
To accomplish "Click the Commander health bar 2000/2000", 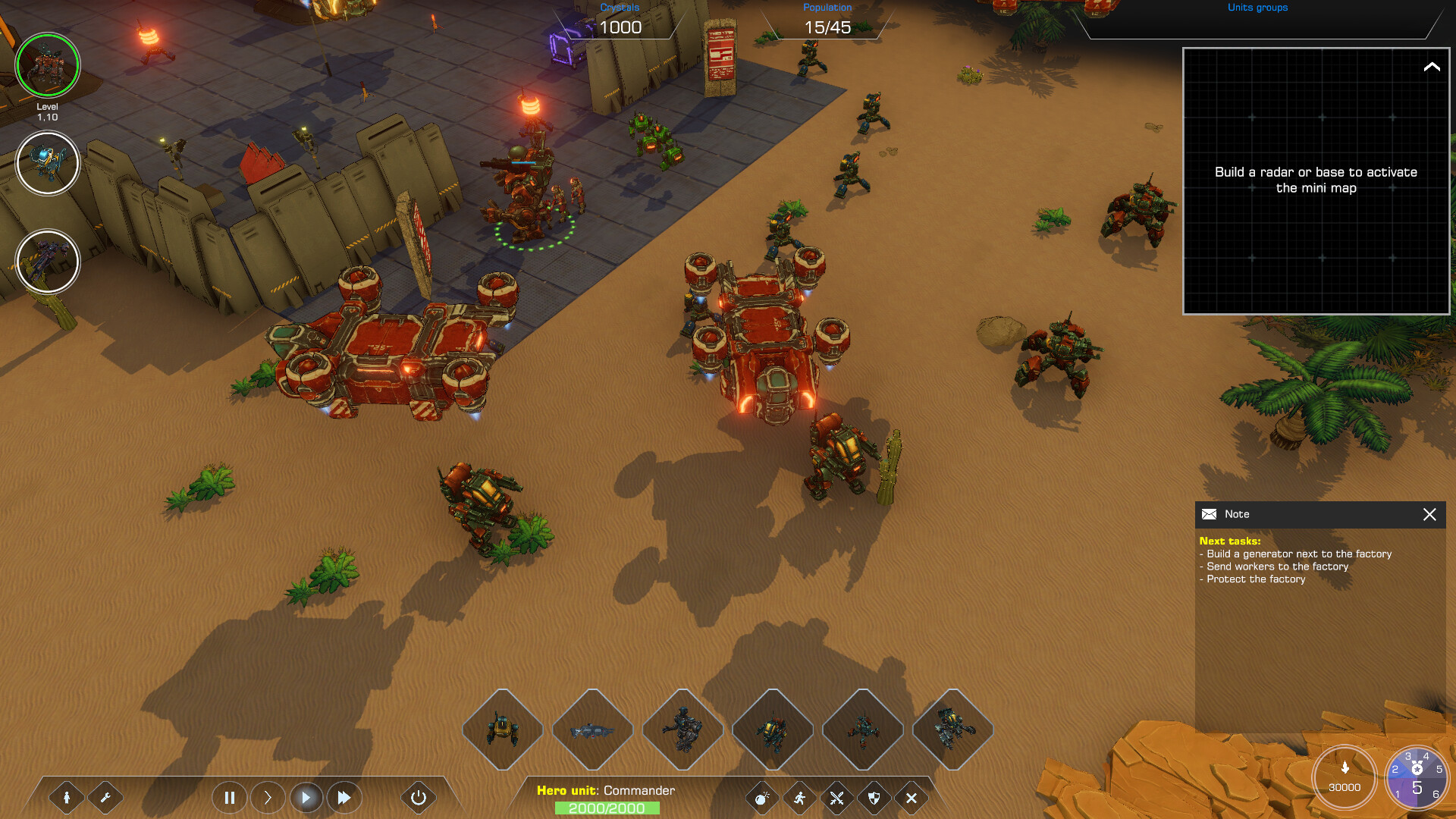I will [607, 808].
